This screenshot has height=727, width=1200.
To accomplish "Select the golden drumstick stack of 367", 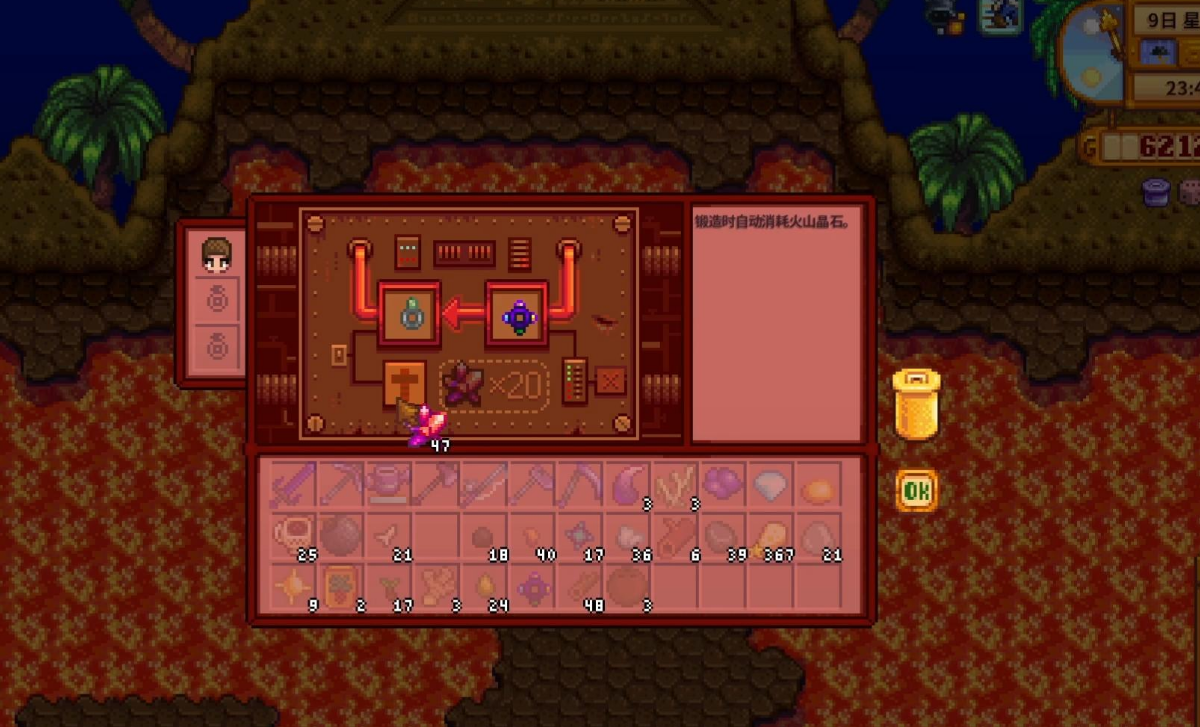I will [771, 535].
